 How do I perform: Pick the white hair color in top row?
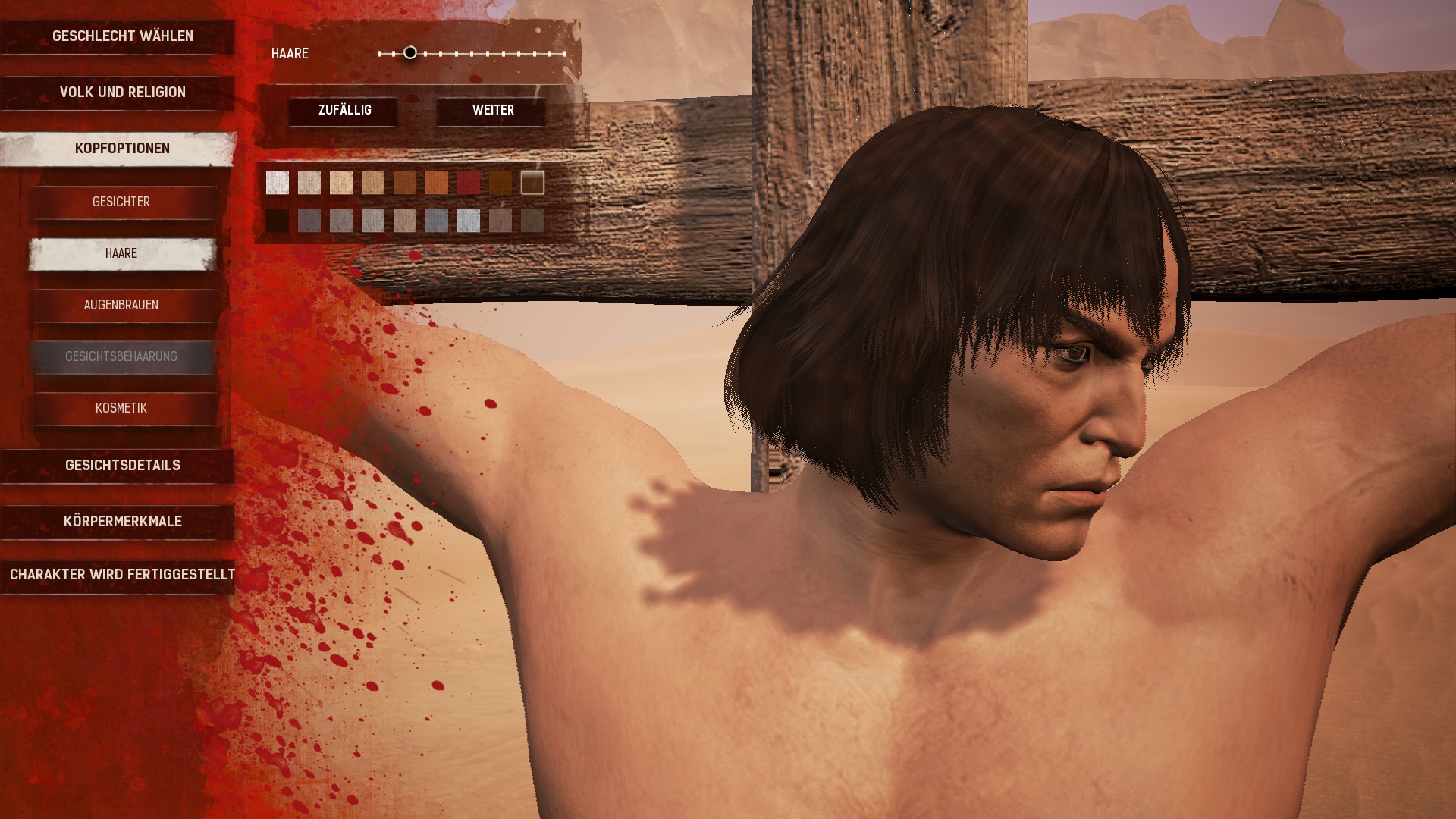[x=278, y=183]
